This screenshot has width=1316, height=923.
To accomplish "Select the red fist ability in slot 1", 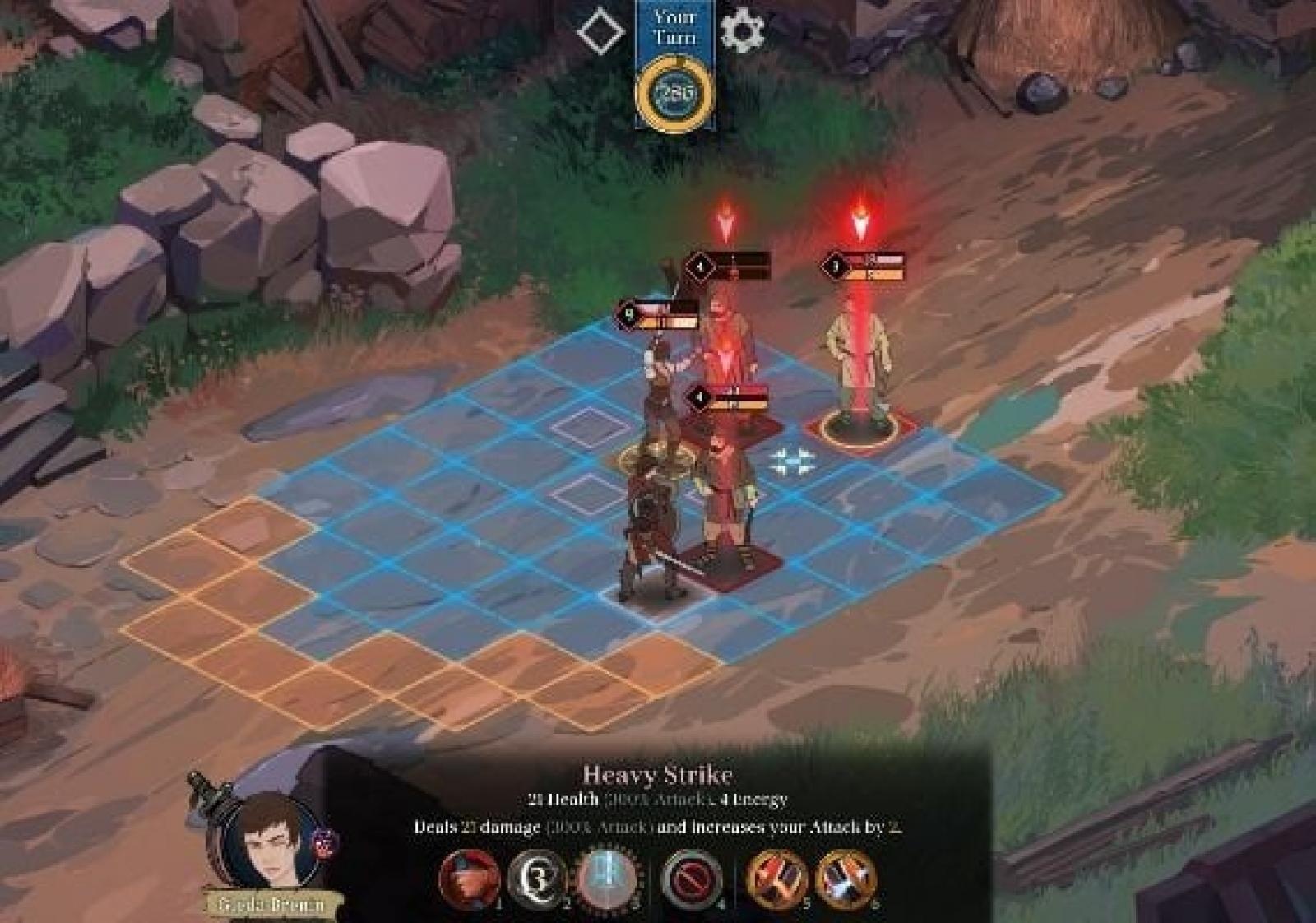I will coord(470,878).
